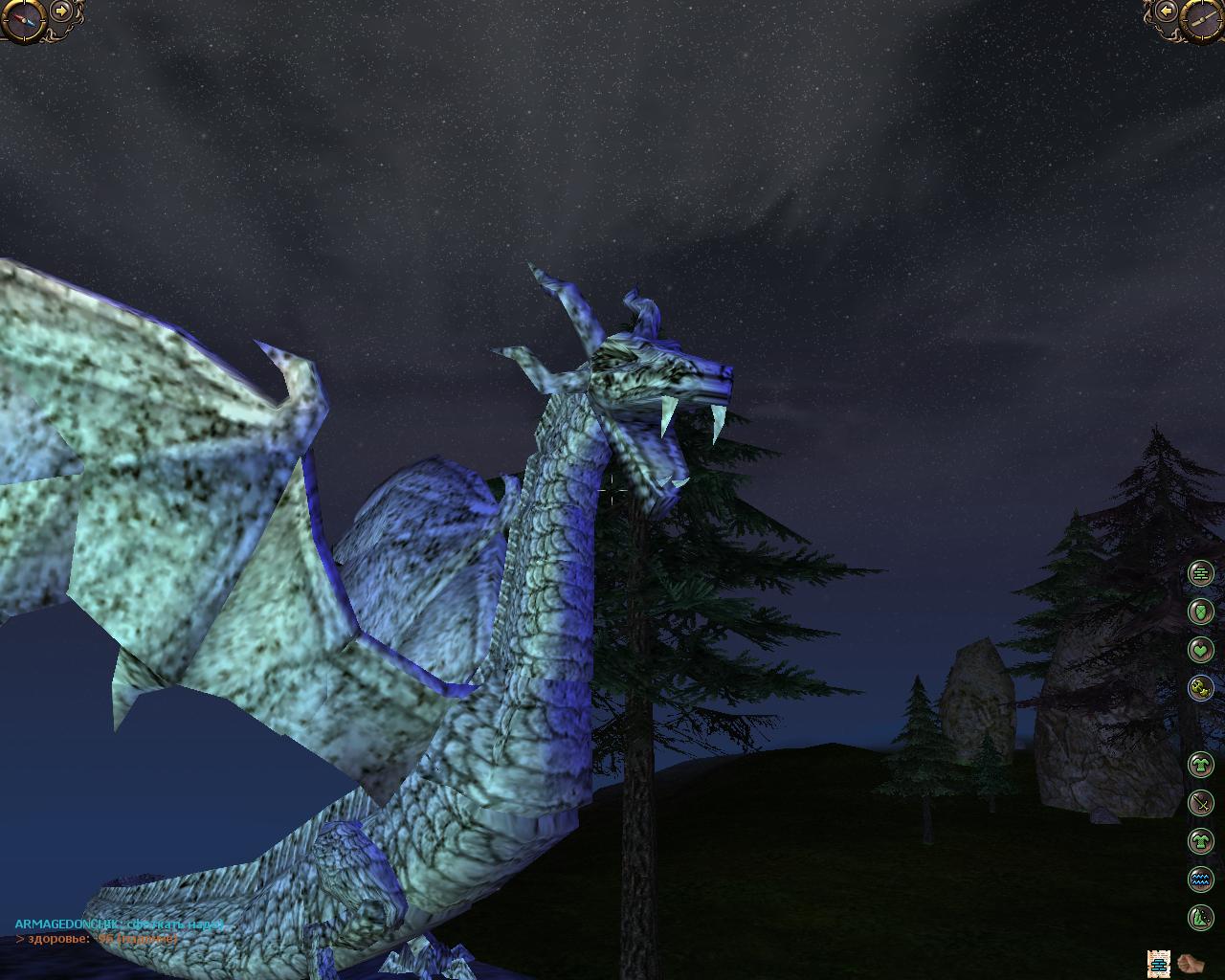Expand panel with the left-pointing yellow arrow
The image size is (1225, 980).
1165,11
